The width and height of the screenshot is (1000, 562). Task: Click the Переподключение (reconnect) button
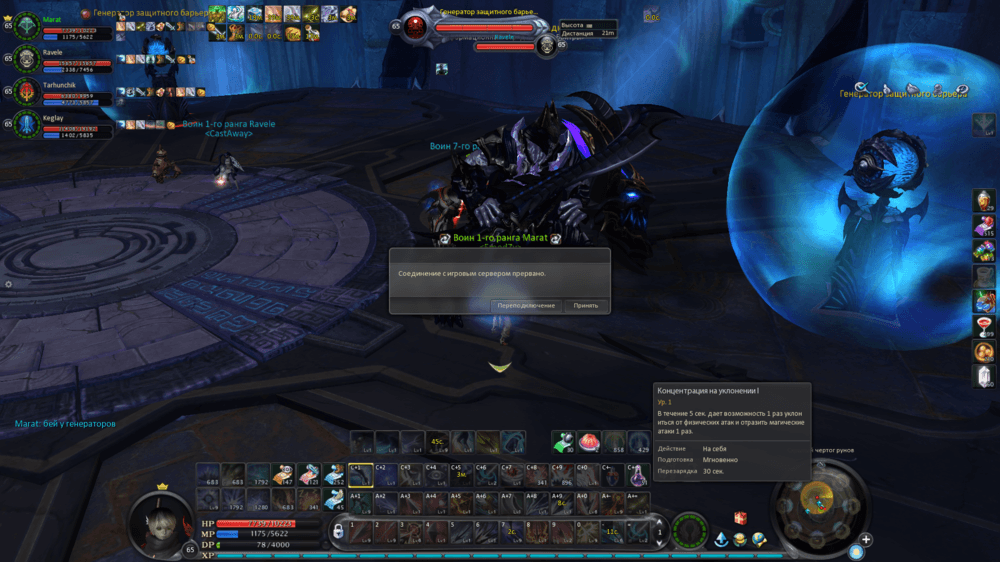pyautogui.click(x=526, y=305)
